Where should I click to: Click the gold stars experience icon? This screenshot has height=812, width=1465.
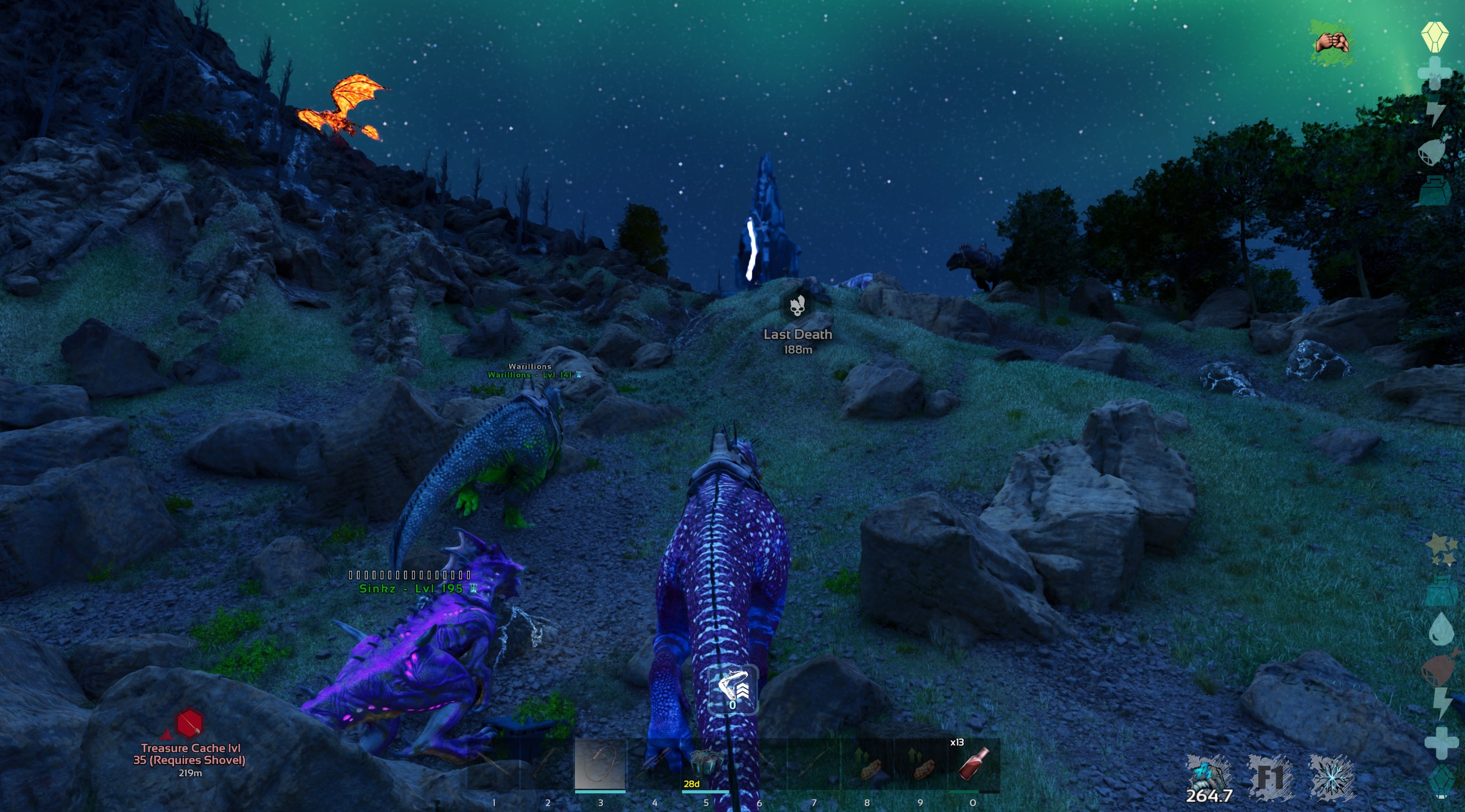tap(1442, 549)
